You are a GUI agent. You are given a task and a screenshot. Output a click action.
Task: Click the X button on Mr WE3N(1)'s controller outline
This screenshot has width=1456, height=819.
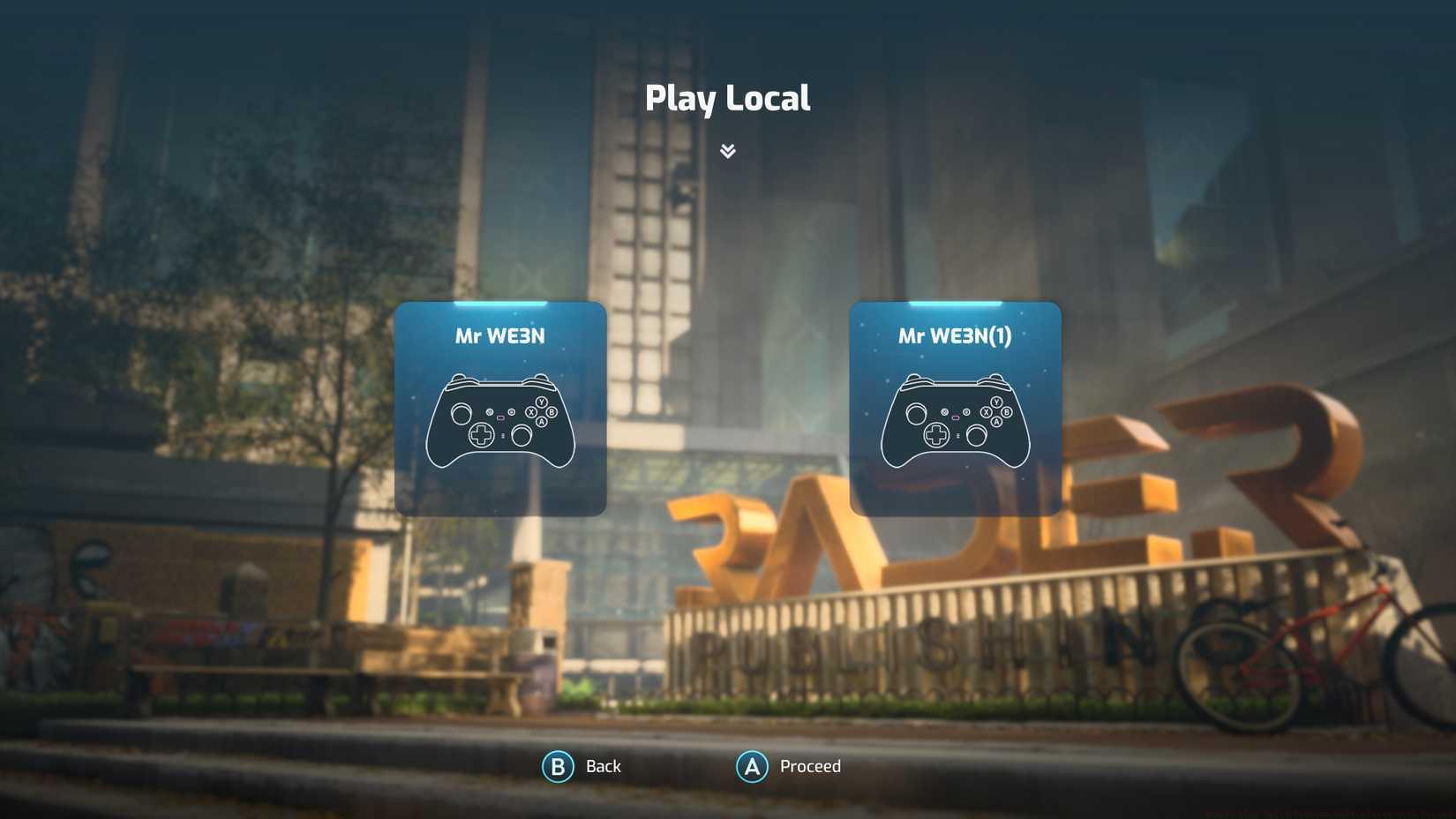(x=986, y=411)
